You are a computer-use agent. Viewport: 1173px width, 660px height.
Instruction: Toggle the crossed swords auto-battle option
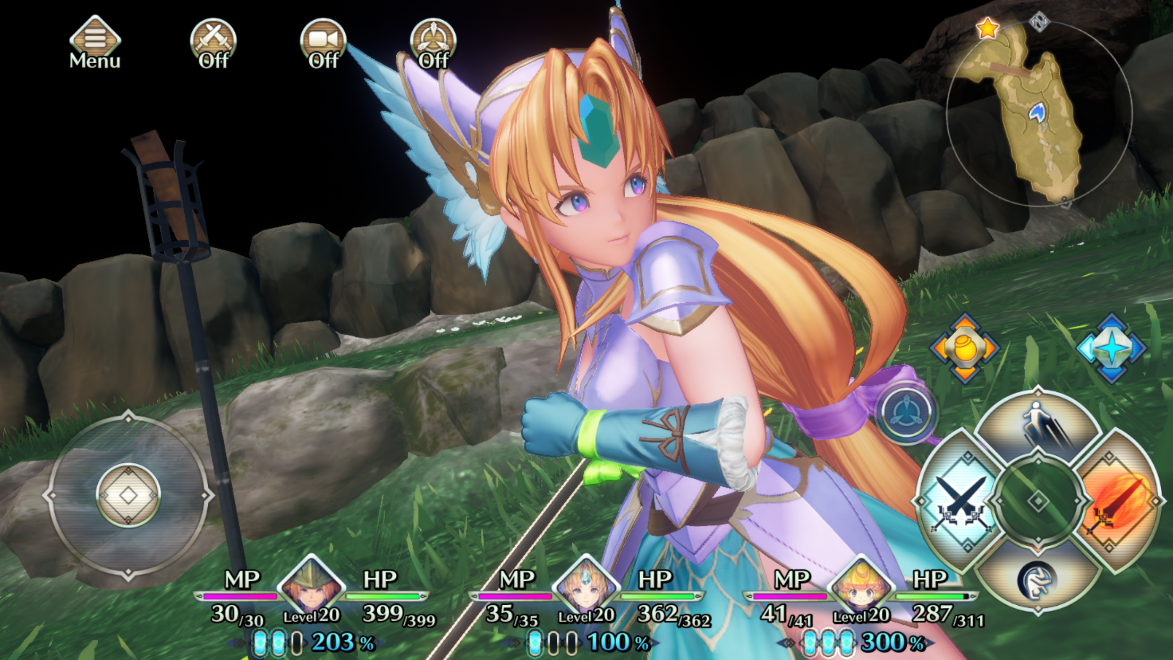(213, 42)
